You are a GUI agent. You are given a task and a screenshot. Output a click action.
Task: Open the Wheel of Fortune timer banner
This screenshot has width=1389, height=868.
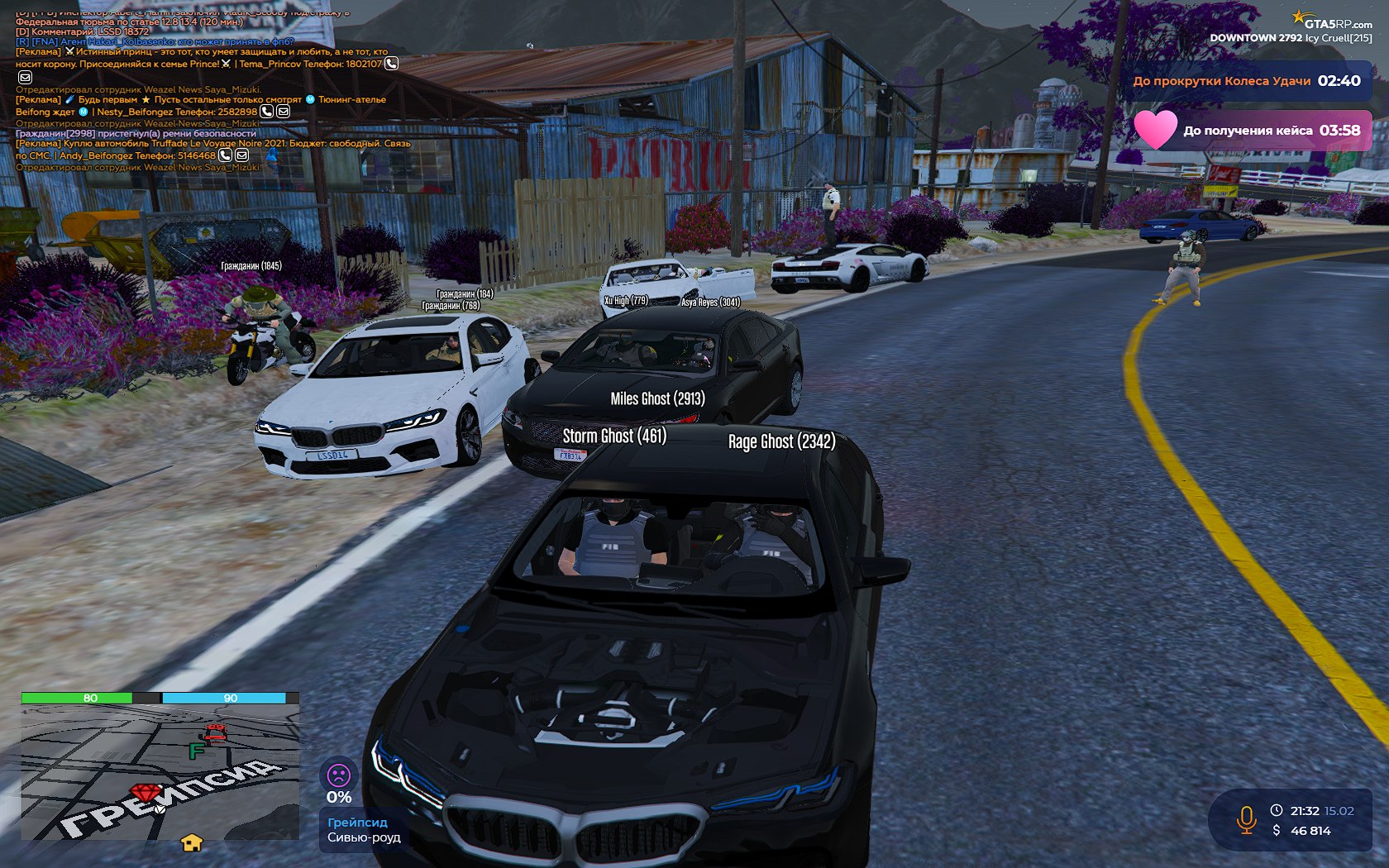pyautogui.click(x=1246, y=81)
